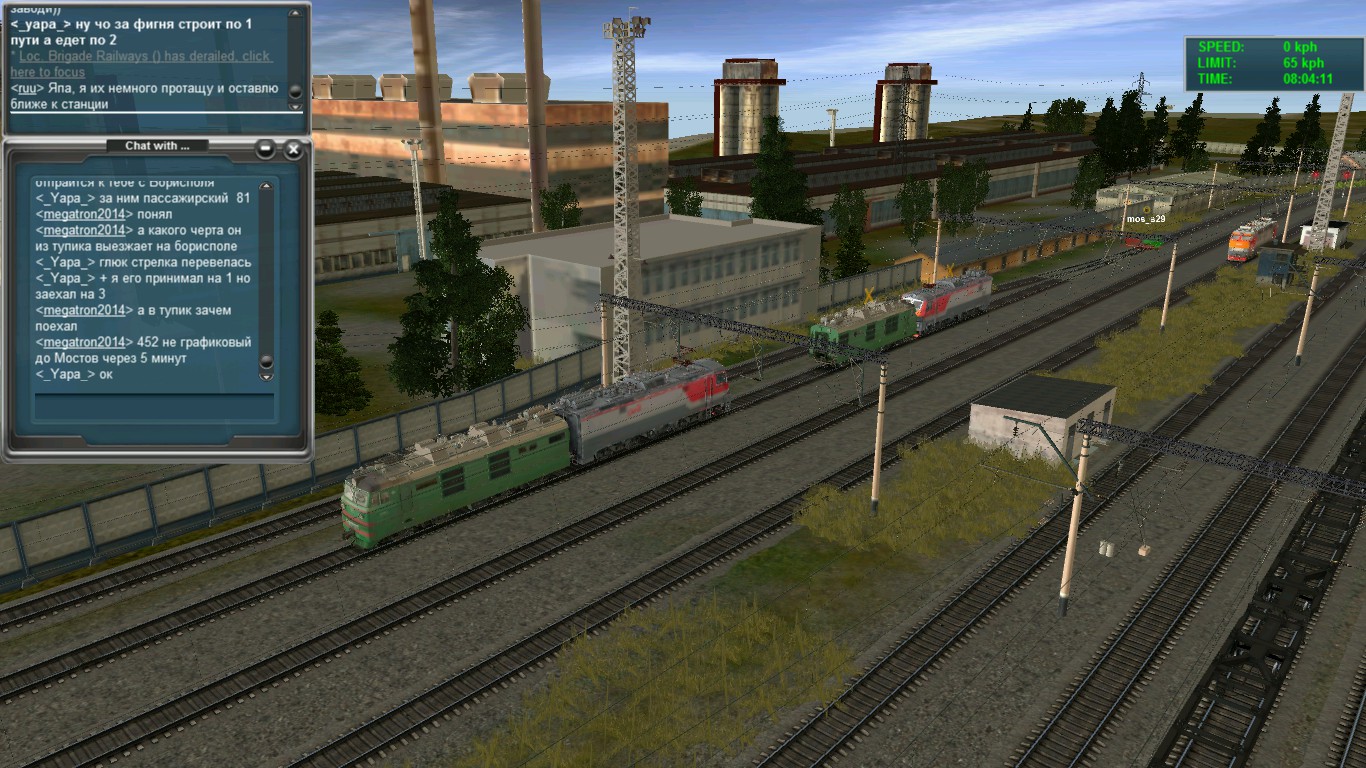Screen dimensions: 1366x768
Task: Click the chat message input field
Action: (x=154, y=407)
